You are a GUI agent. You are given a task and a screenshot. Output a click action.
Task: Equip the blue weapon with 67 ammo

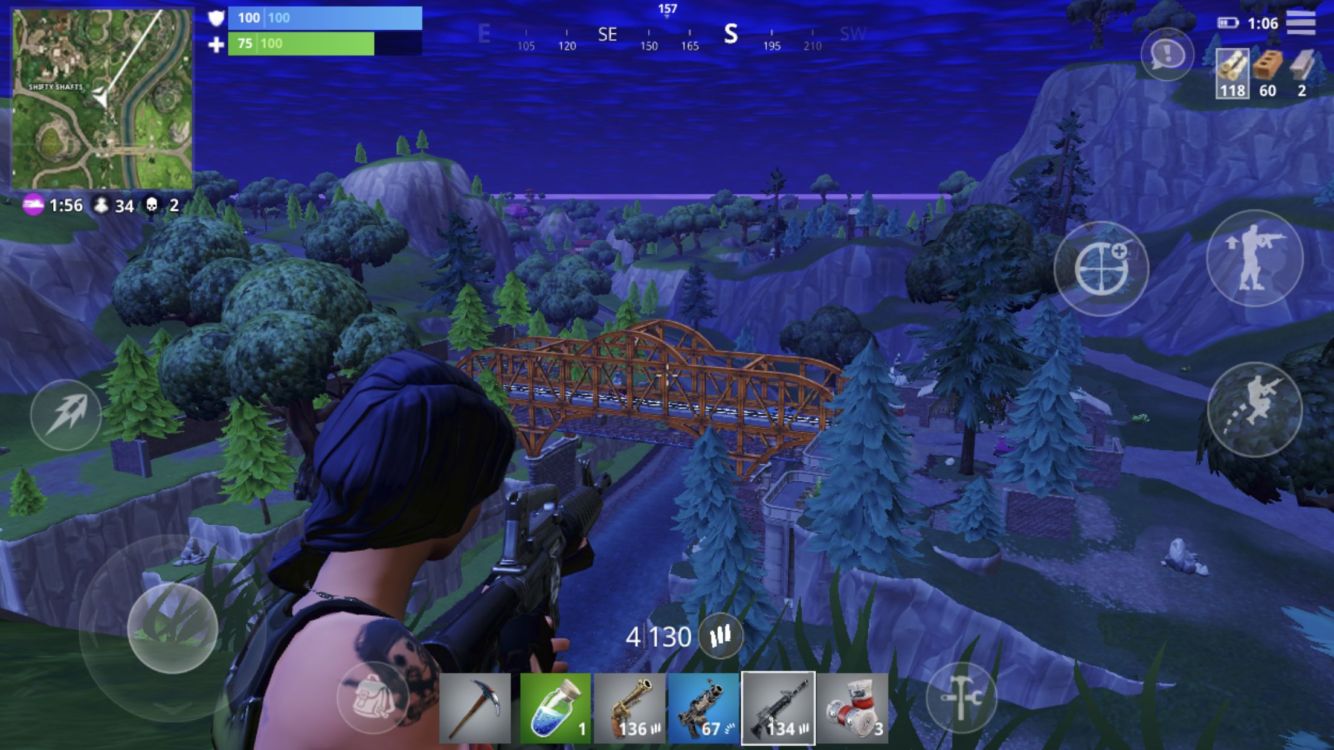point(703,708)
